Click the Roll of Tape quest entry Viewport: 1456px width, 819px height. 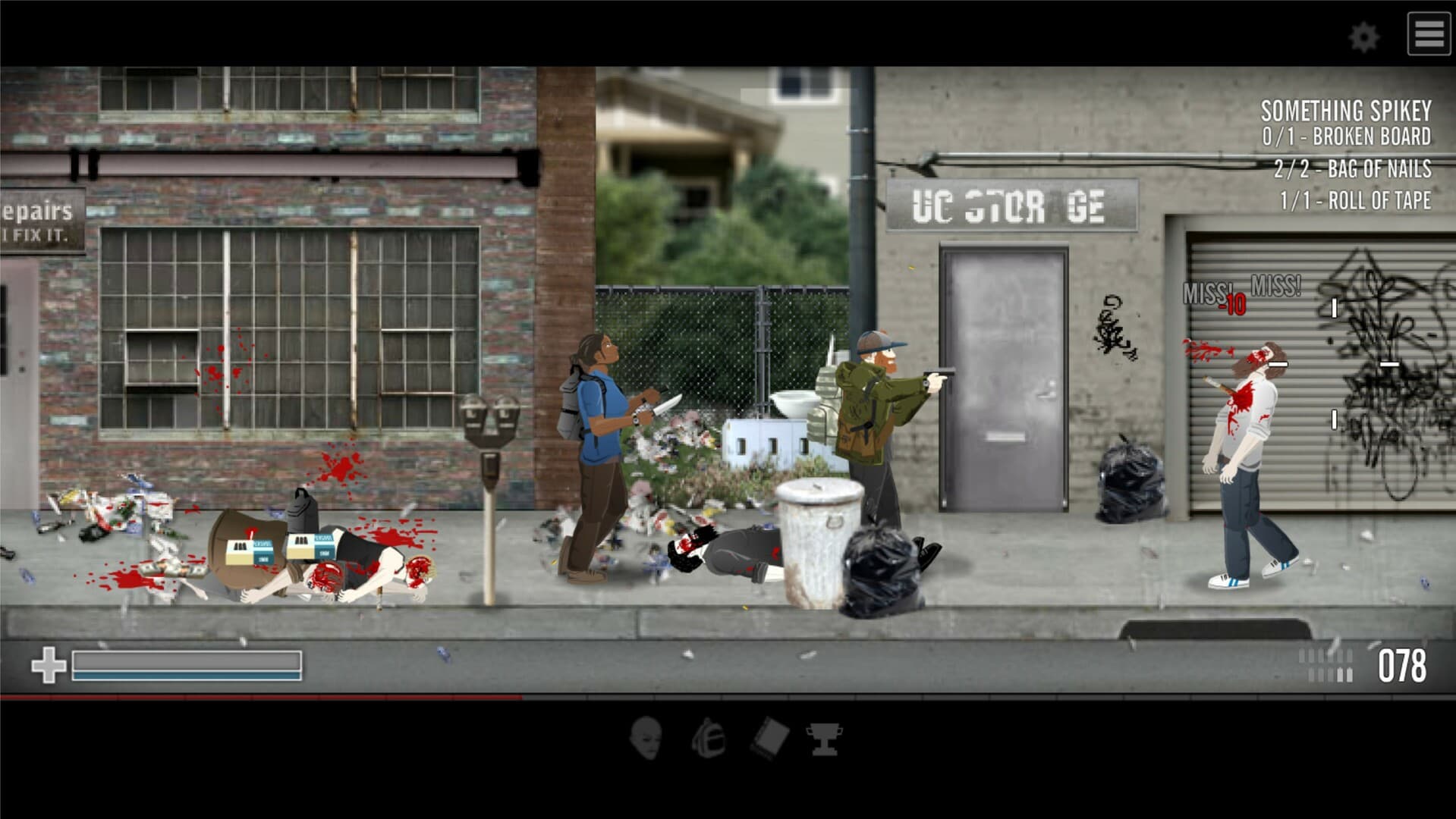(1357, 201)
